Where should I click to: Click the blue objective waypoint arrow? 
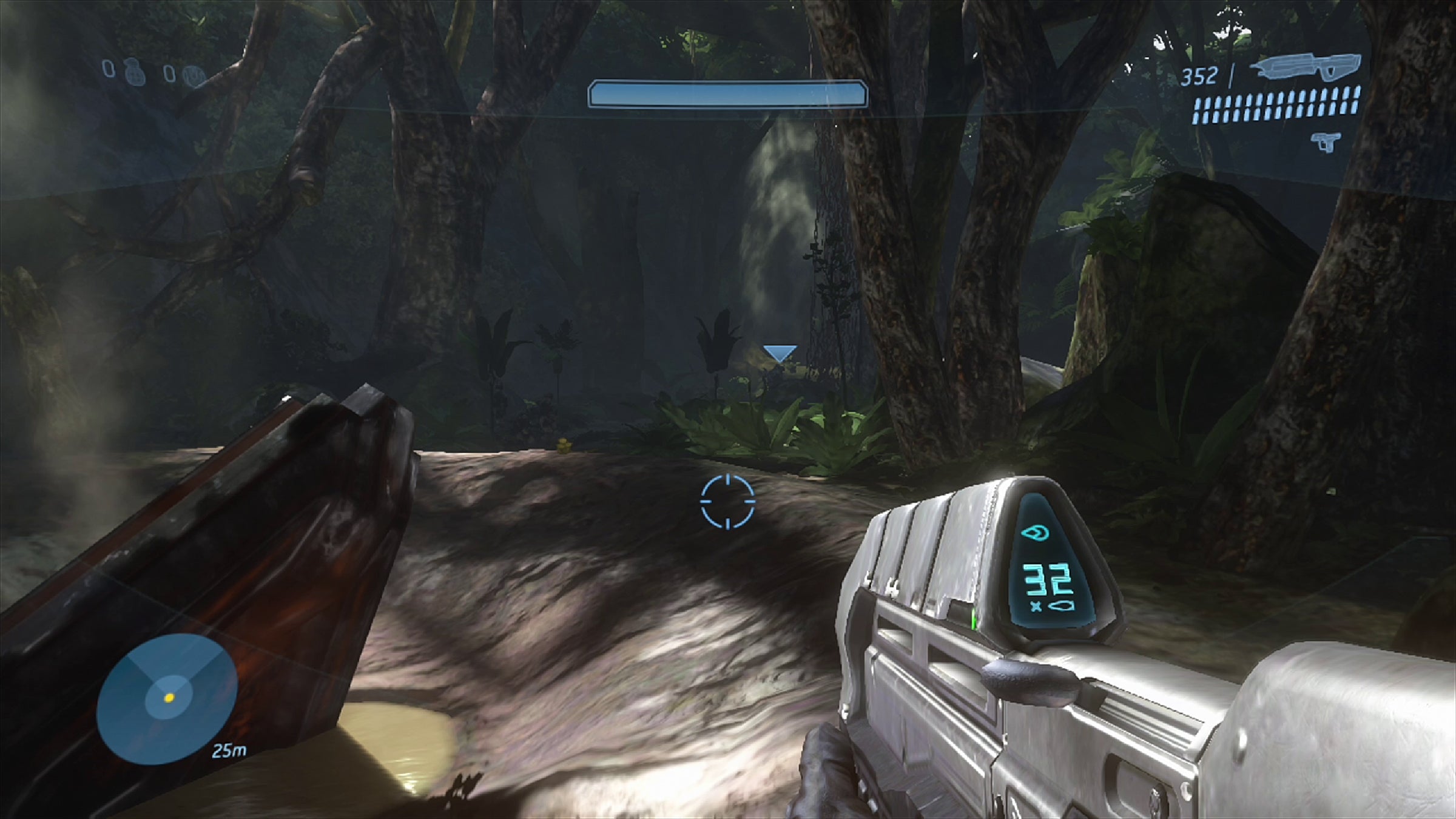(780, 353)
